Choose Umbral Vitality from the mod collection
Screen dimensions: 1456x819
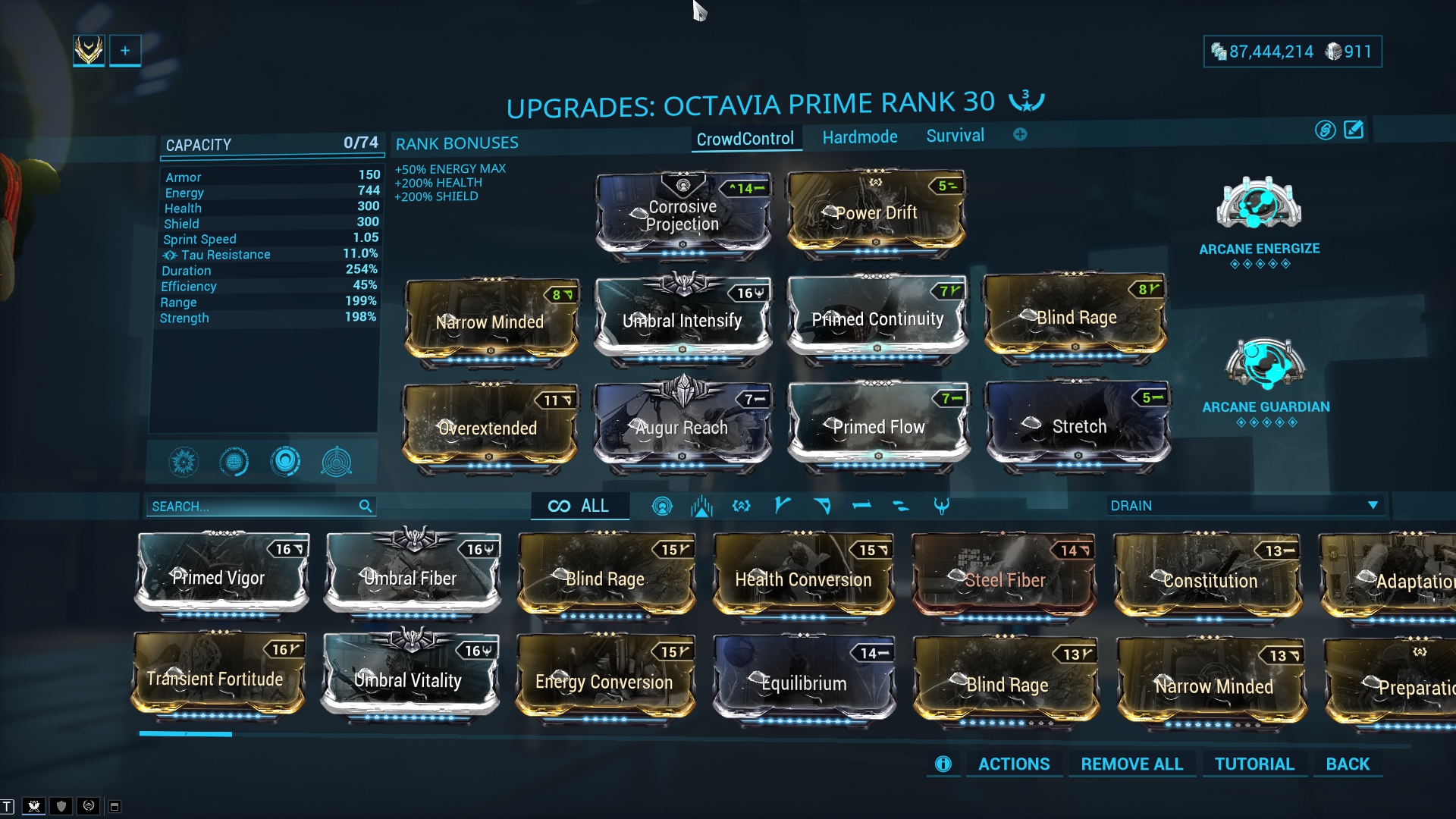point(409,680)
